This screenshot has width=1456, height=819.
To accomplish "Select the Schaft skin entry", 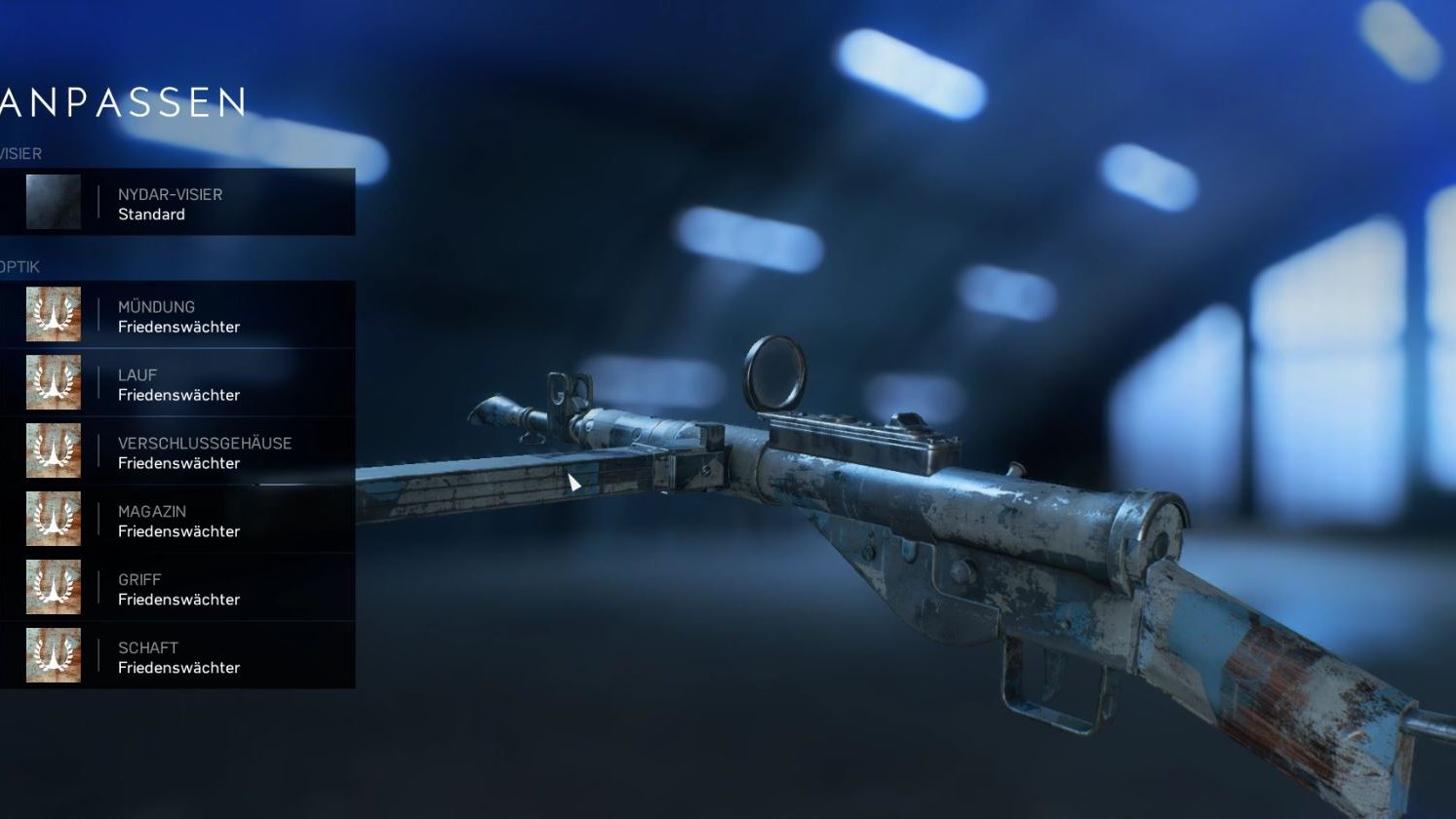I will pyautogui.click(x=177, y=656).
